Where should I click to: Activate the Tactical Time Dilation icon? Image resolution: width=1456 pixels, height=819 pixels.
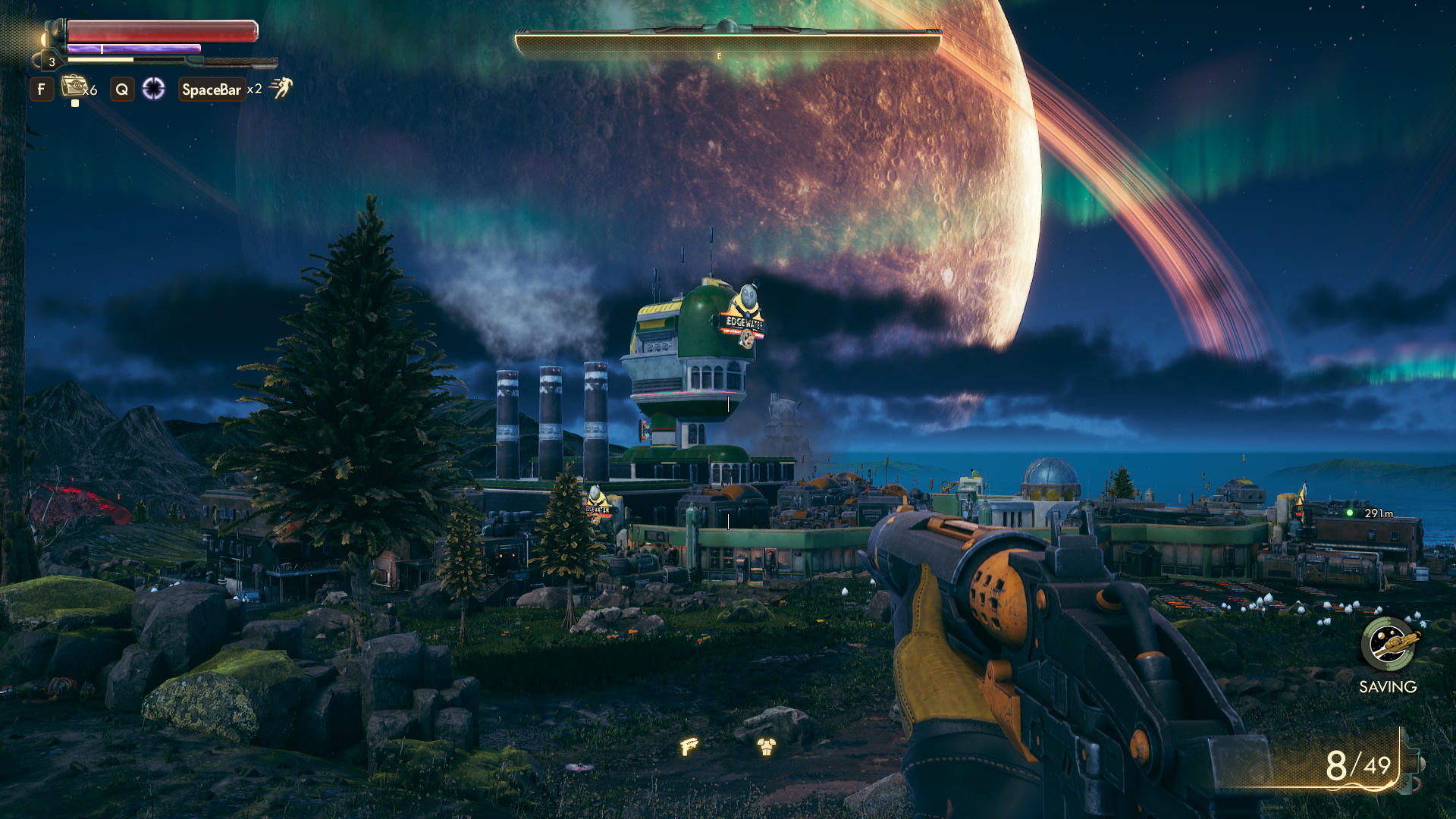[153, 89]
